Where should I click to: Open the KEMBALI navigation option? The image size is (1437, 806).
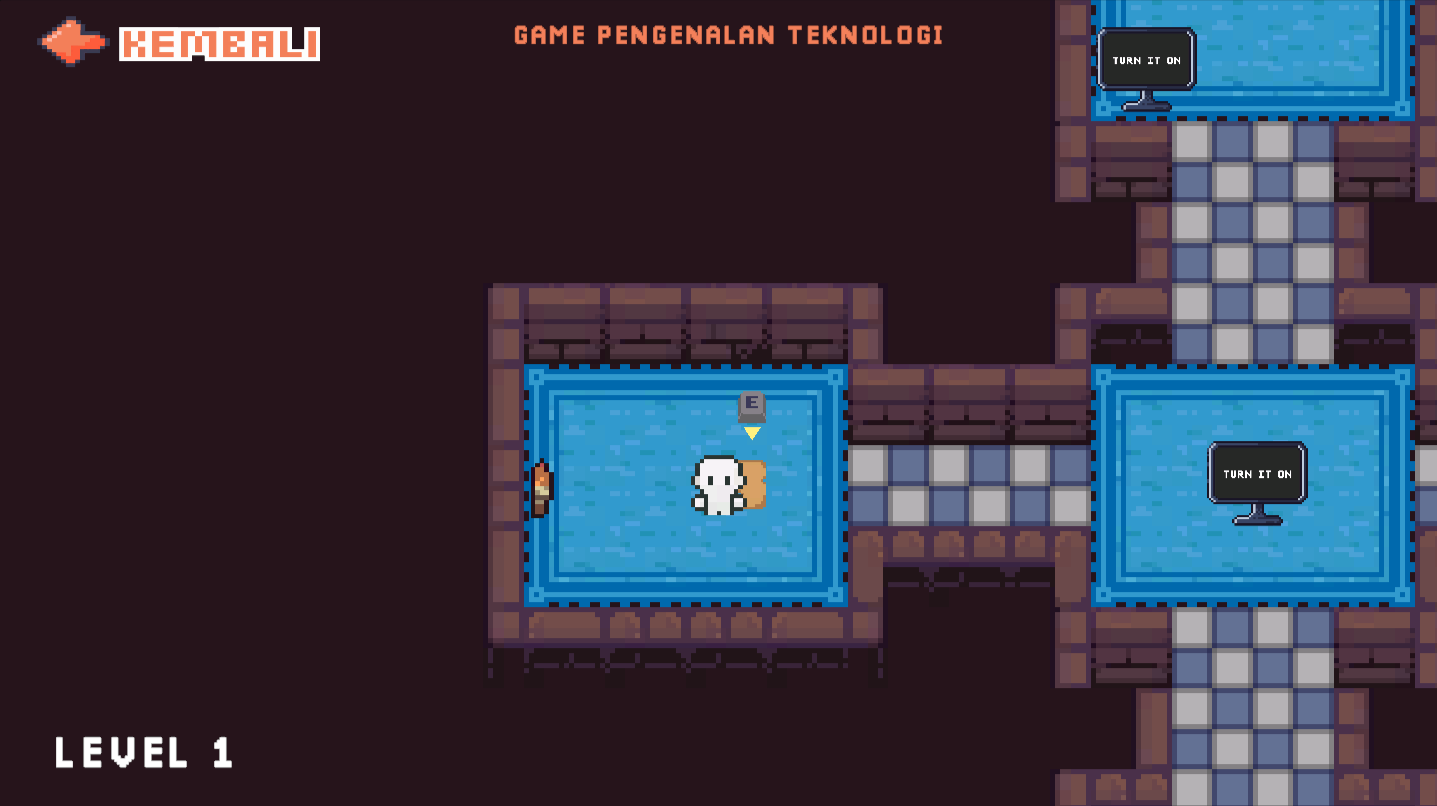coord(218,44)
